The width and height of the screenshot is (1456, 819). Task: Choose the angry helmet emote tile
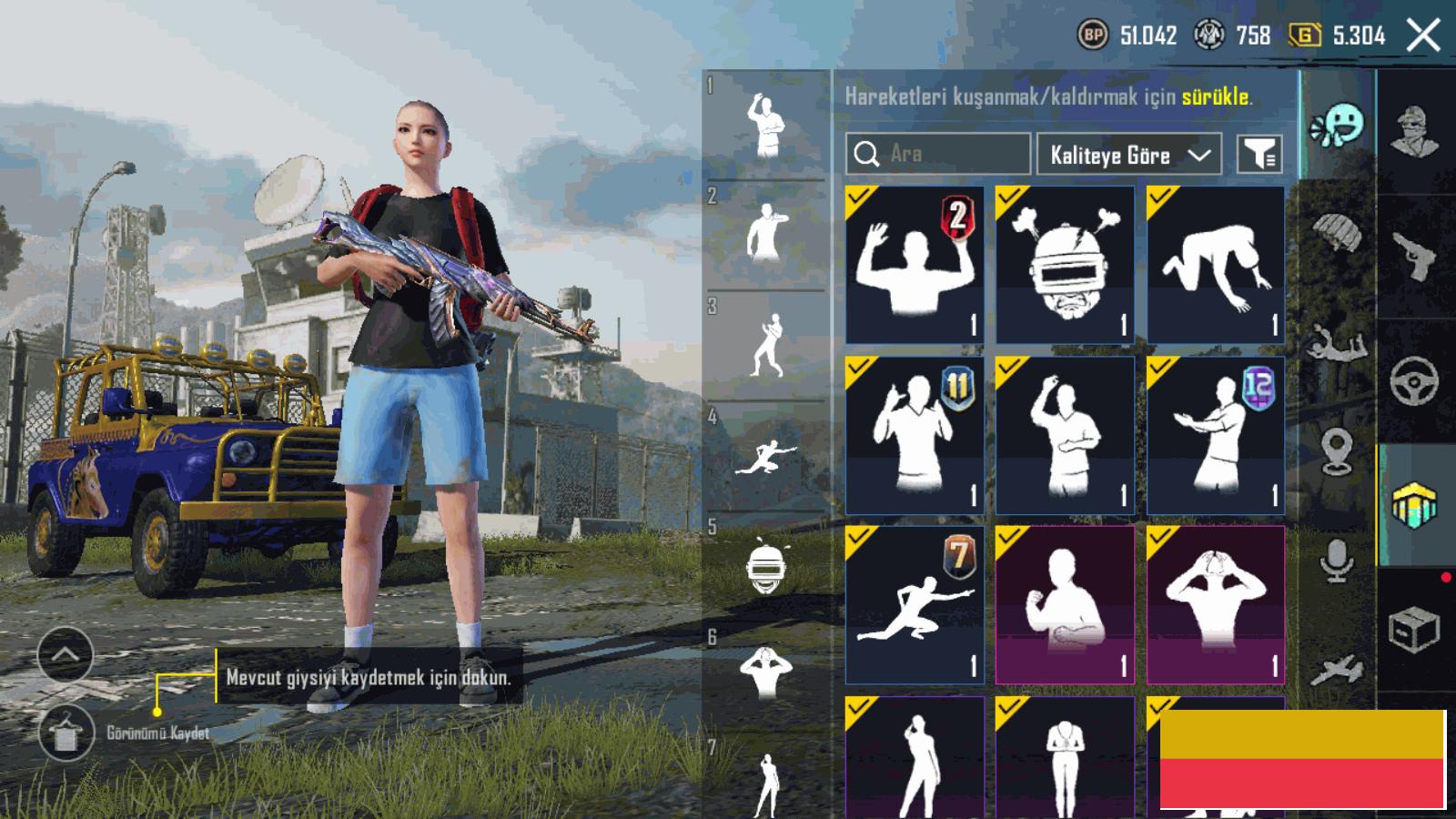click(1065, 265)
